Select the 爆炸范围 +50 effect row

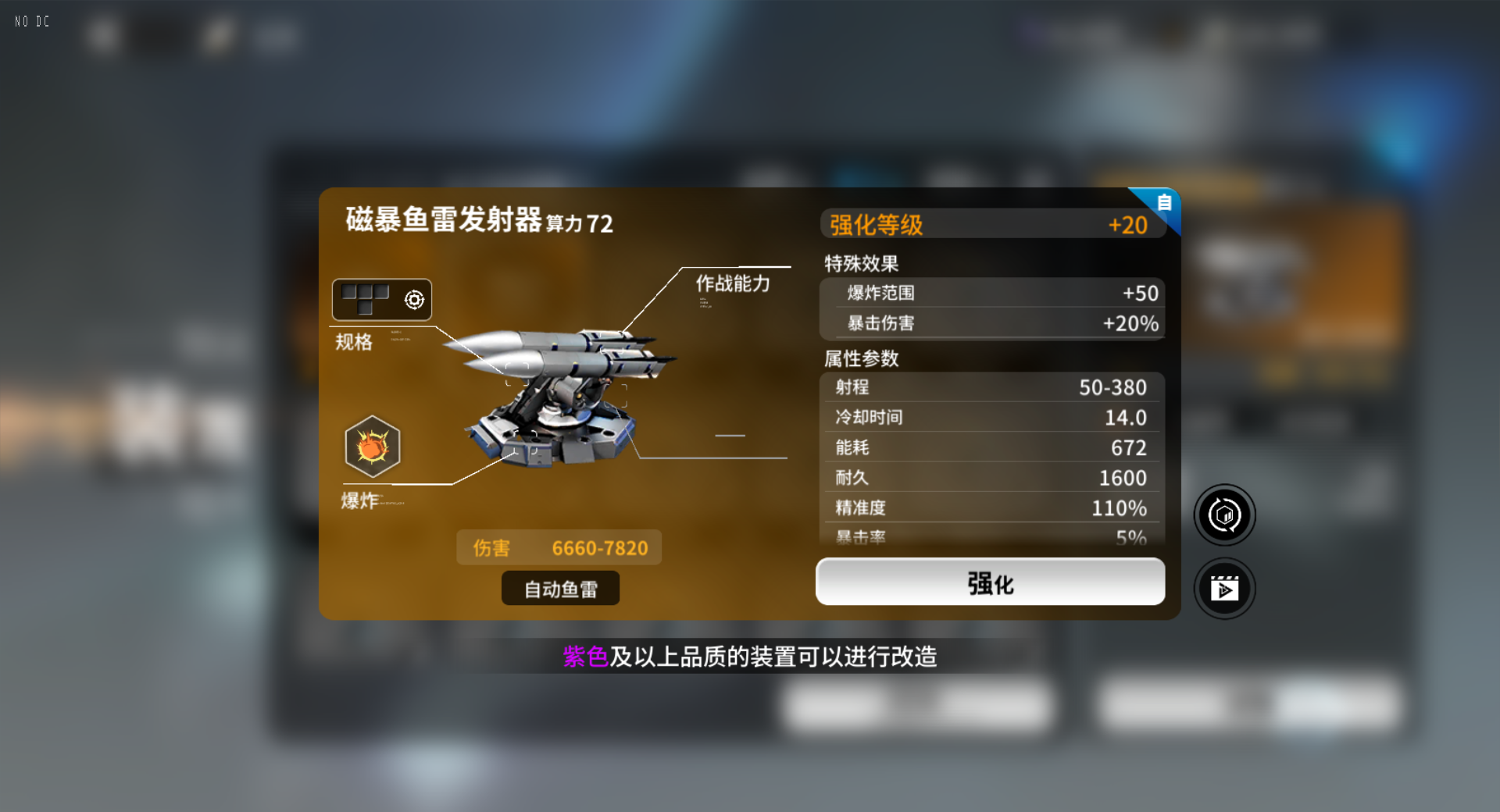pos(992,294)
